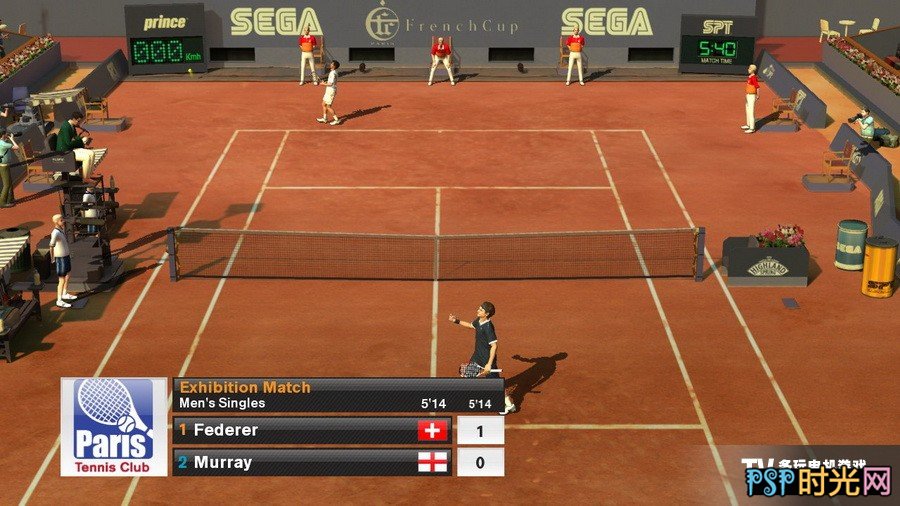Select the Murray row on the scoreboard
The height and width of the screenshot is (506, 900).
311,462
